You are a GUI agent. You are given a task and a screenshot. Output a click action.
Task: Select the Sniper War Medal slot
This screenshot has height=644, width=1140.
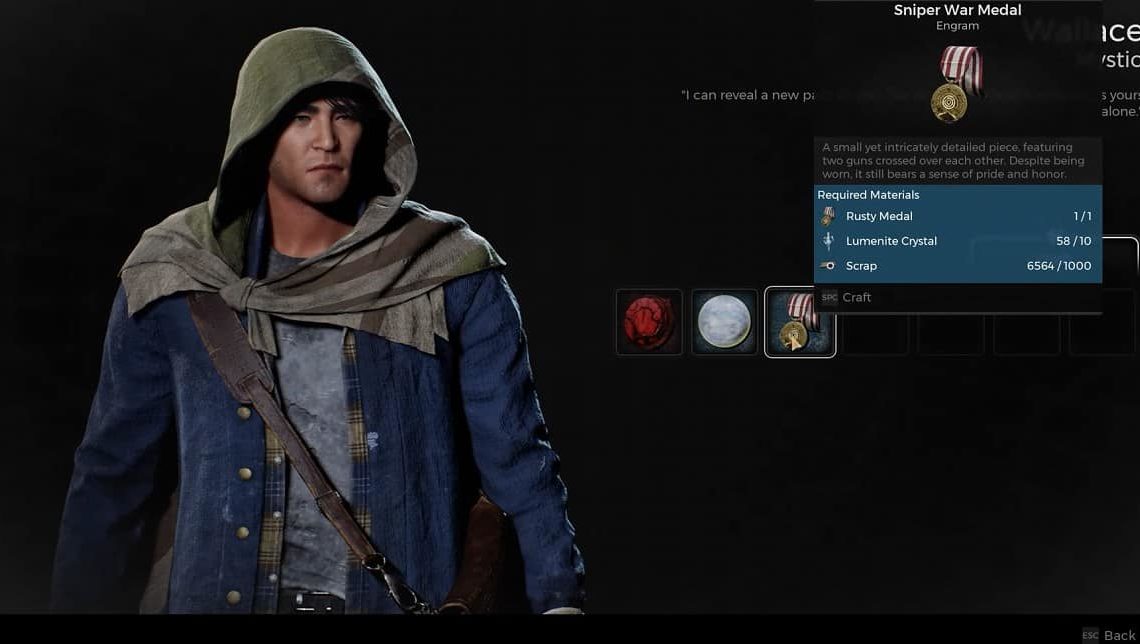[x=800, y=322]
